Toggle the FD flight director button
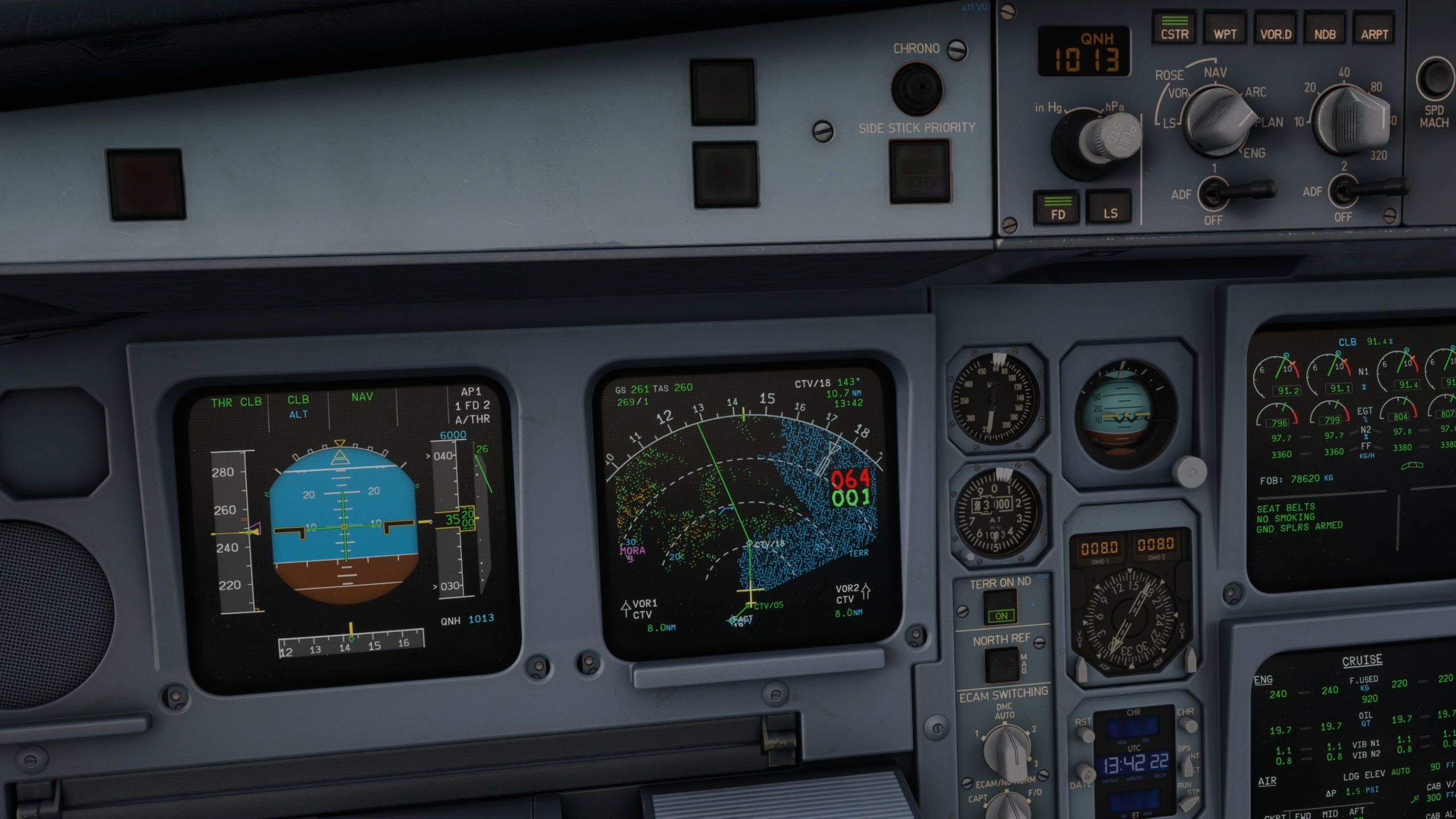 pyautogui.click(x=1057, y=208)
